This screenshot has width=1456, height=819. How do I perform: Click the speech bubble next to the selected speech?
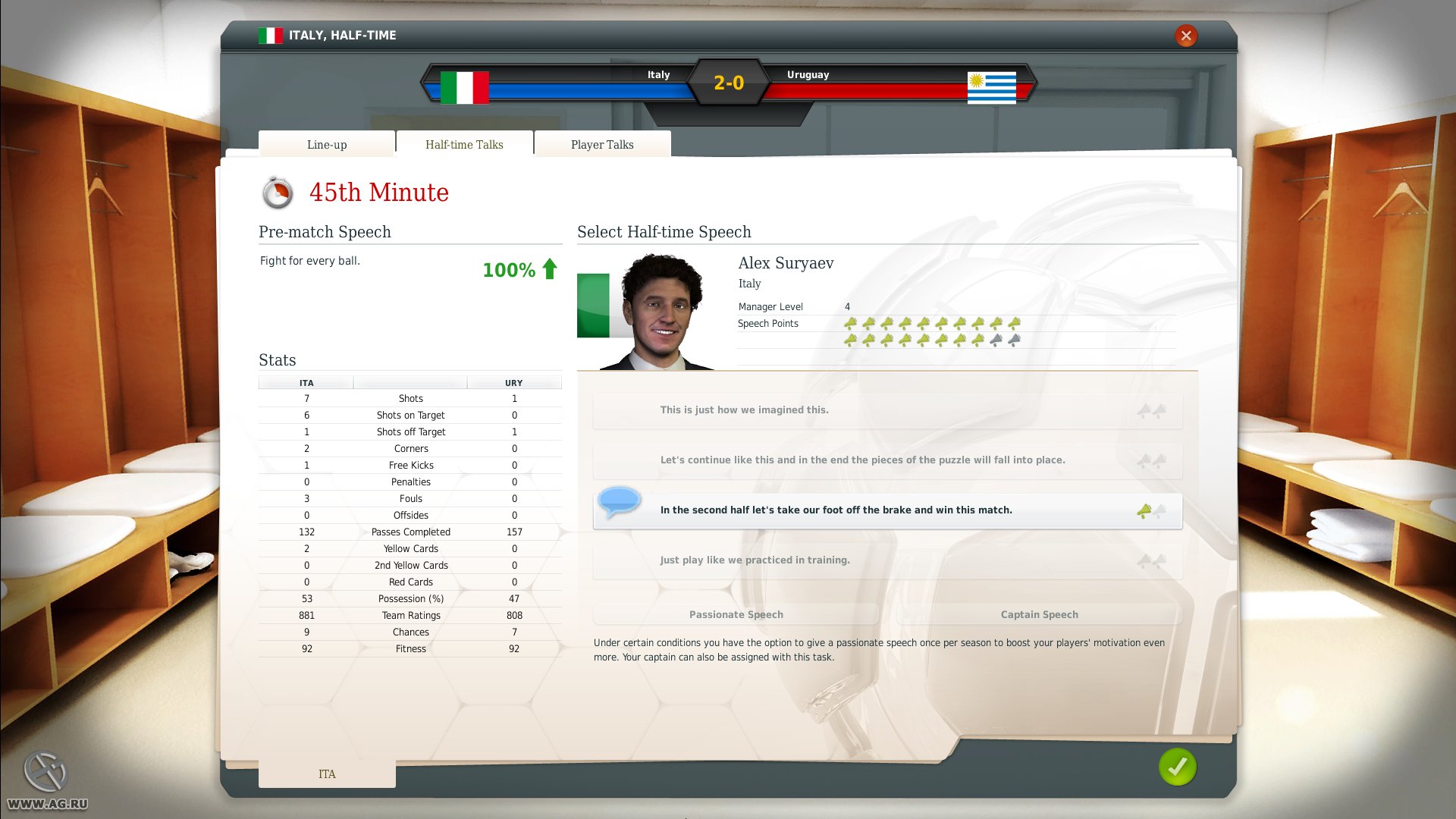click(x=619, y=500)
